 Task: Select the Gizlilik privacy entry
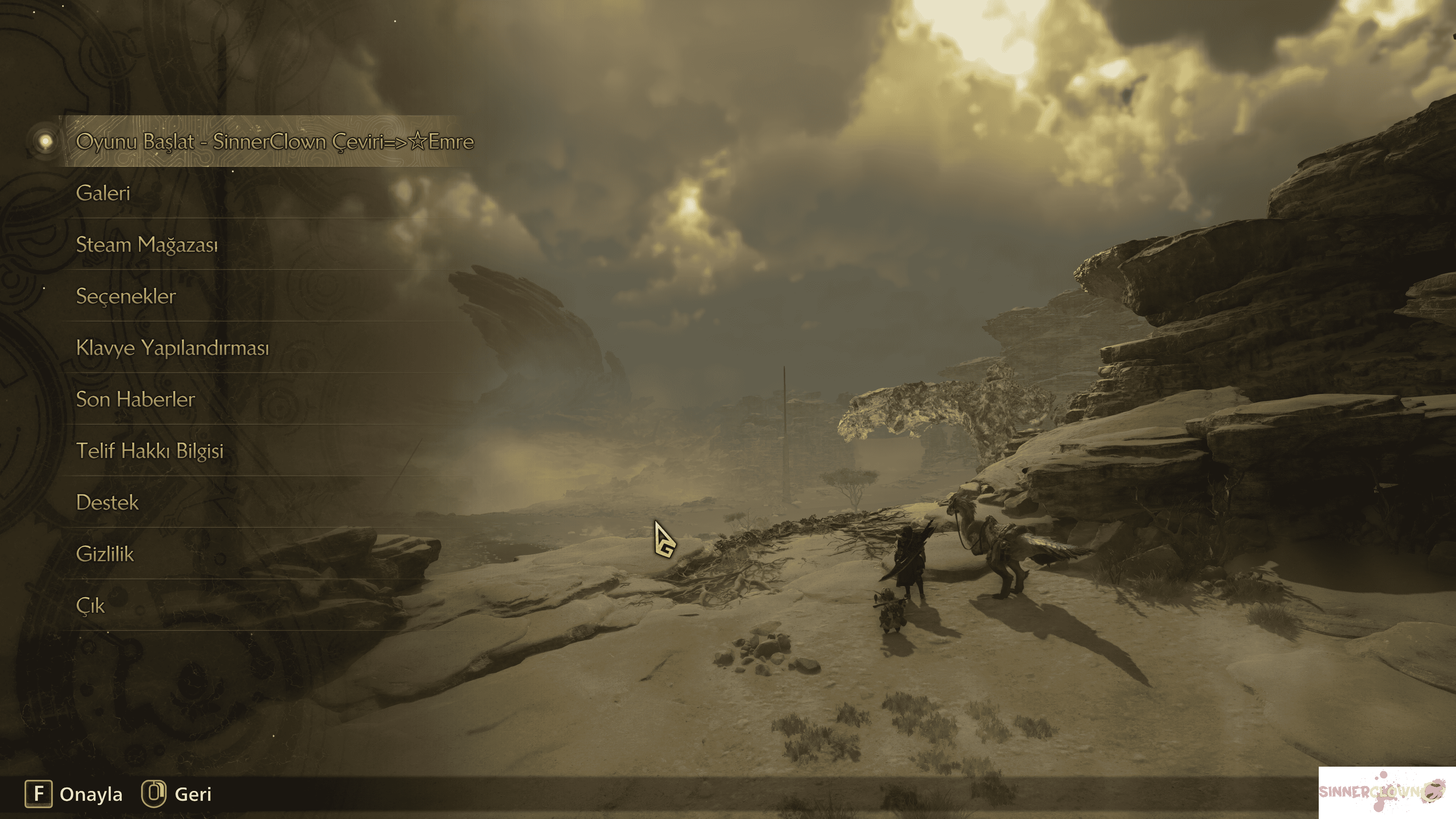click(x=105, y=554)
